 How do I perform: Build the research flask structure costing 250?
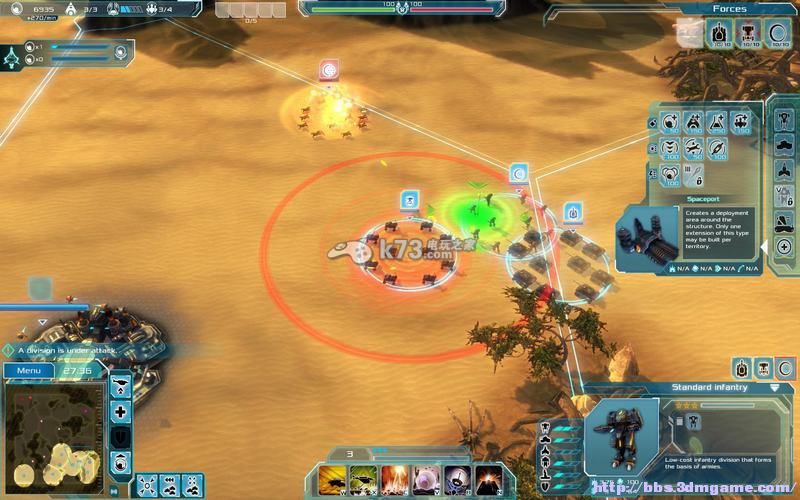716,122
